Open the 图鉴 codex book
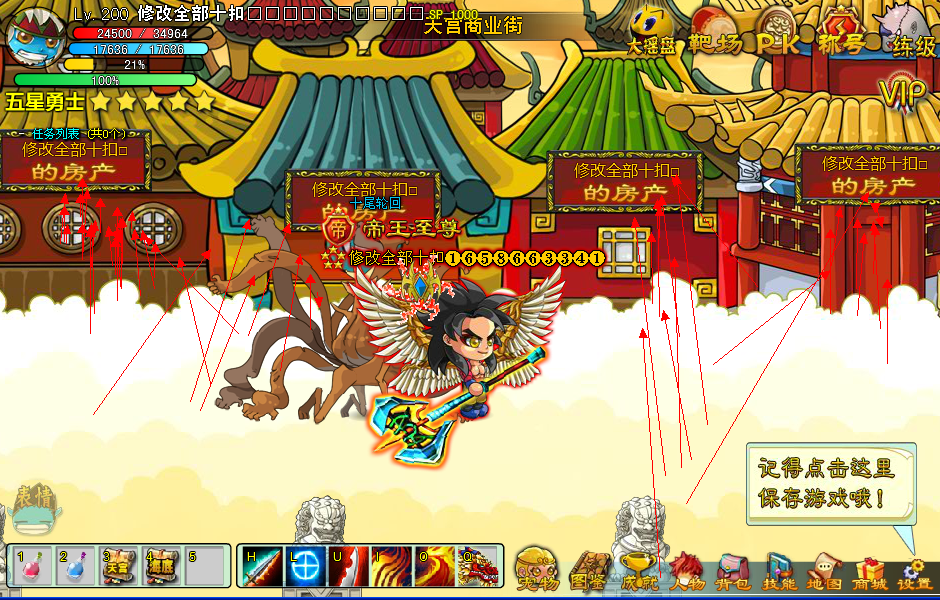940x600 pixels. click(x=588, y=569)
